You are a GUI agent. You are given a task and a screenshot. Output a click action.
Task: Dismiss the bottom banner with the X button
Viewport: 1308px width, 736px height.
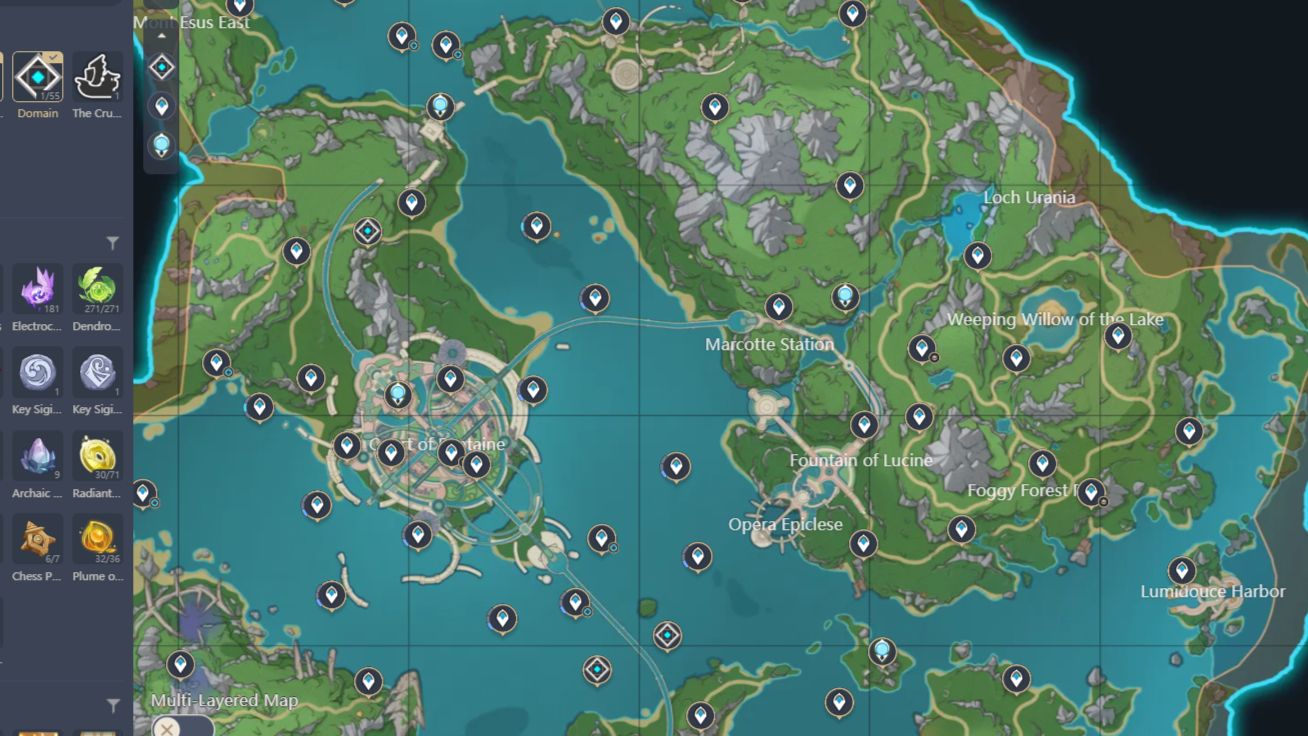pos(166,729)
